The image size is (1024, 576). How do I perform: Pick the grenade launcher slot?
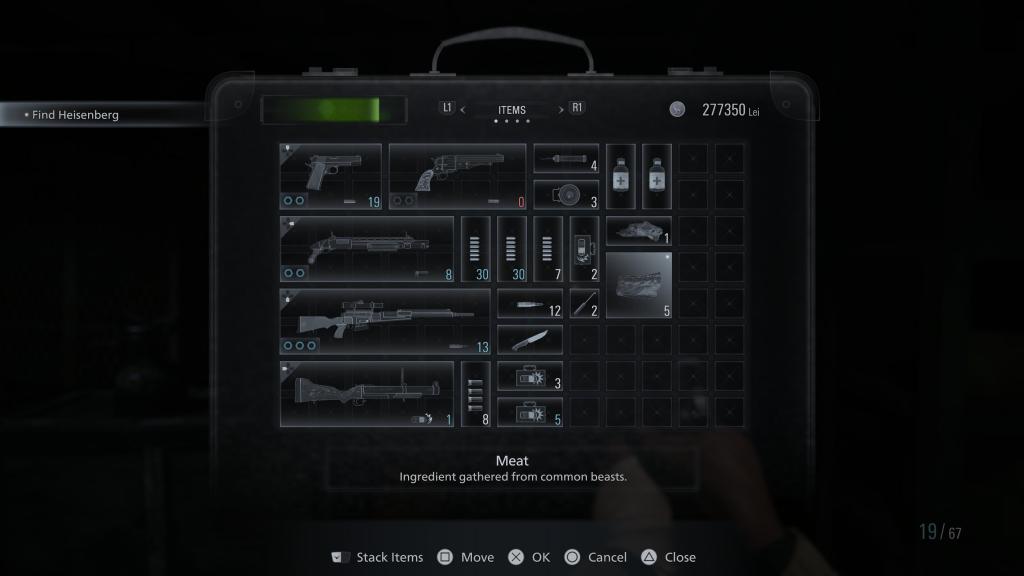point(366,394)
